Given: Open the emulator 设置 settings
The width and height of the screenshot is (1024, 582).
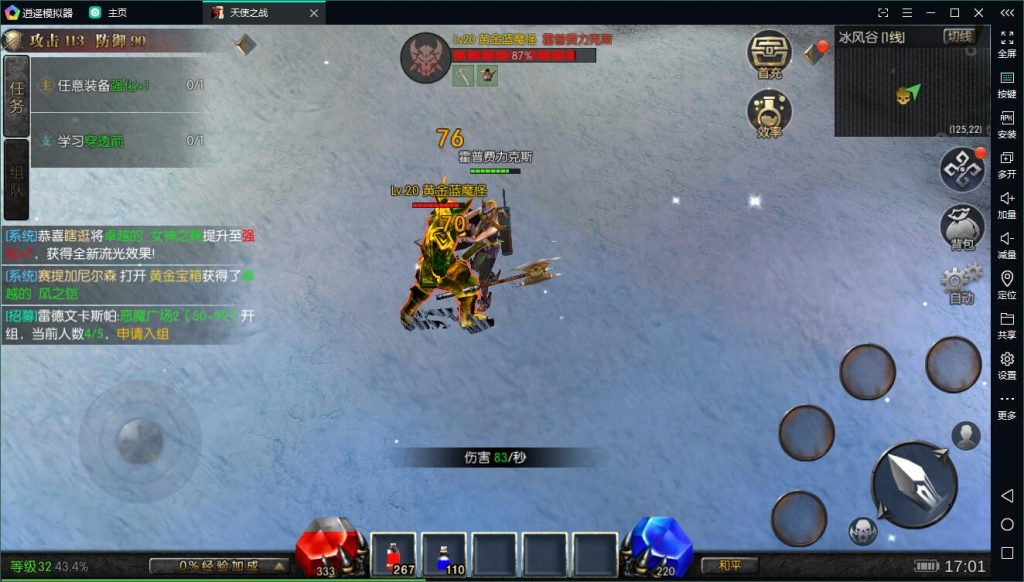Looking at the screenshot, I should (x=1007, y=365).
